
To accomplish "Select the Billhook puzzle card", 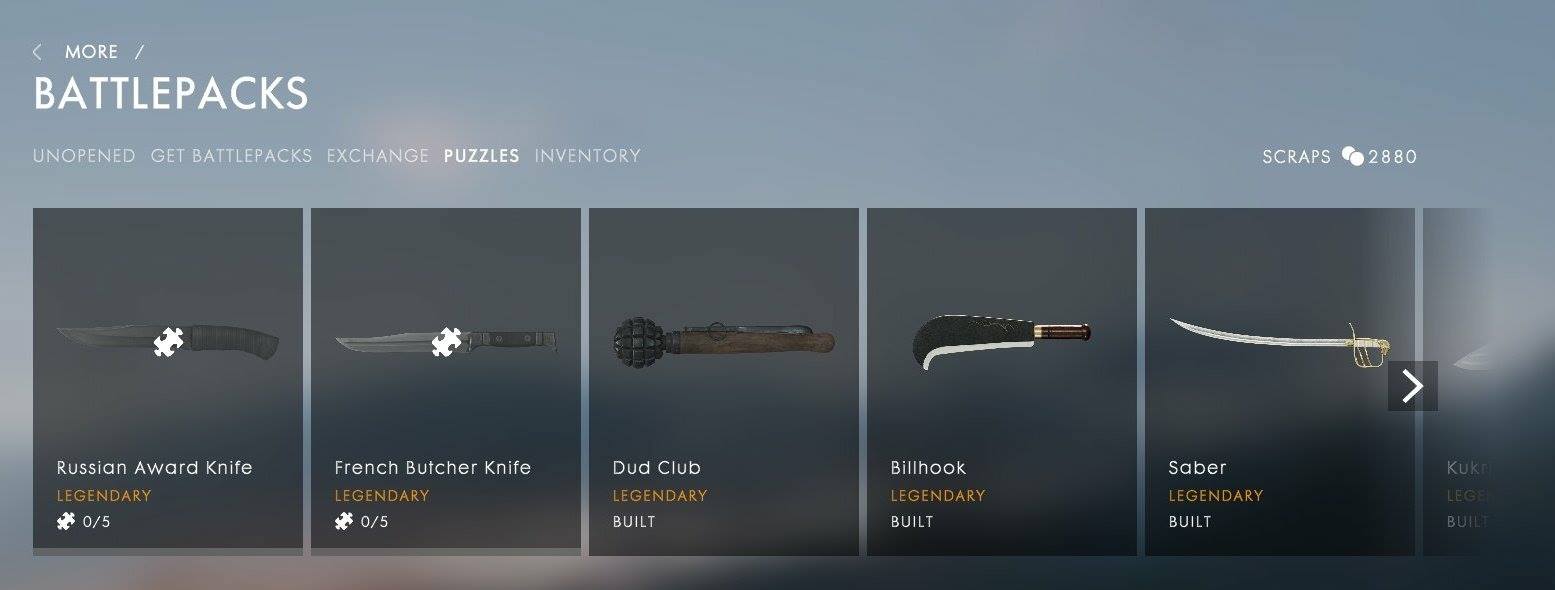I will [1002, 380].
